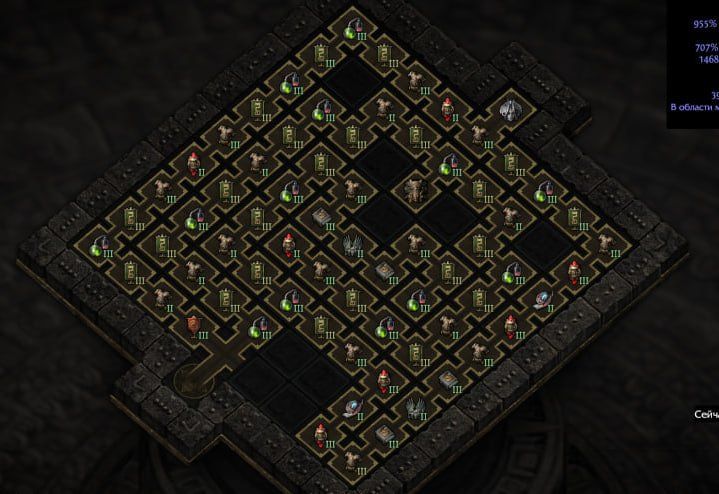Pick the red shield room tile
This screenshot has height=494, width=719.
click(x=193, y=324)
